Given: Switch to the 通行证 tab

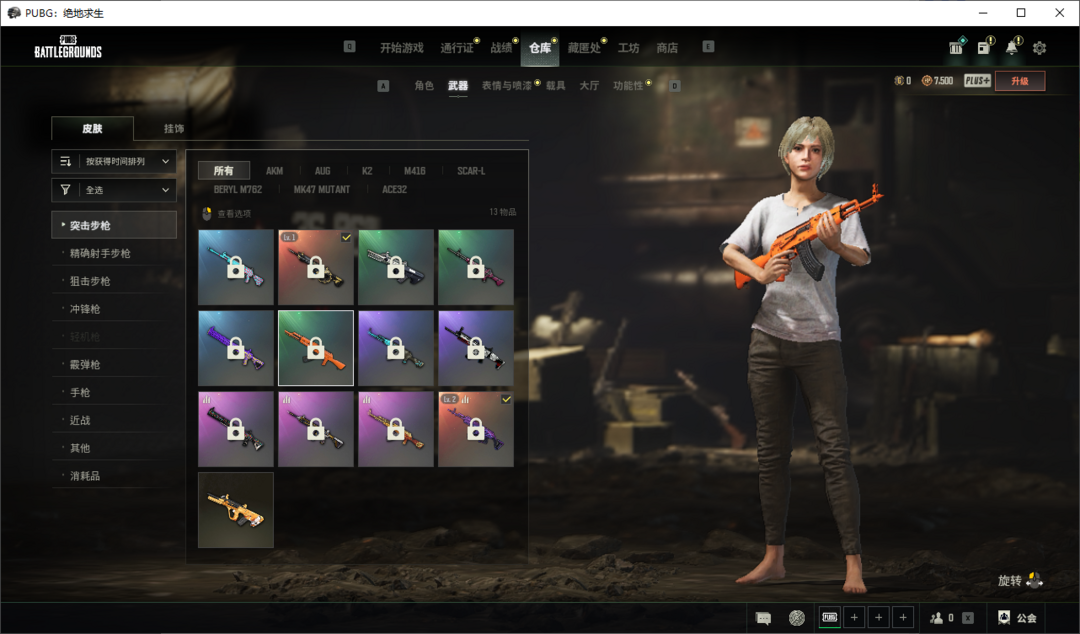Looking at the screenshot, I should (x=456, y=48).
